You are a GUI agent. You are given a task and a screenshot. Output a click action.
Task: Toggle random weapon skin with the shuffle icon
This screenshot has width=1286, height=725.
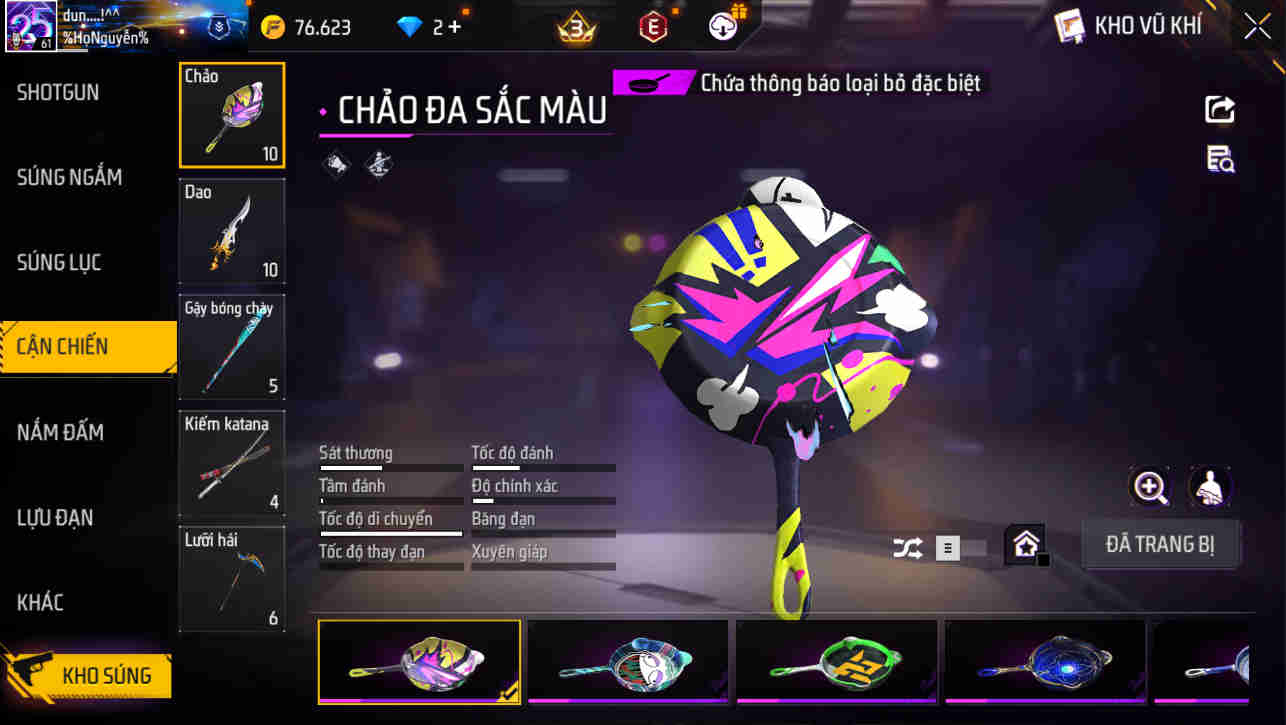[x=908, y=548]
